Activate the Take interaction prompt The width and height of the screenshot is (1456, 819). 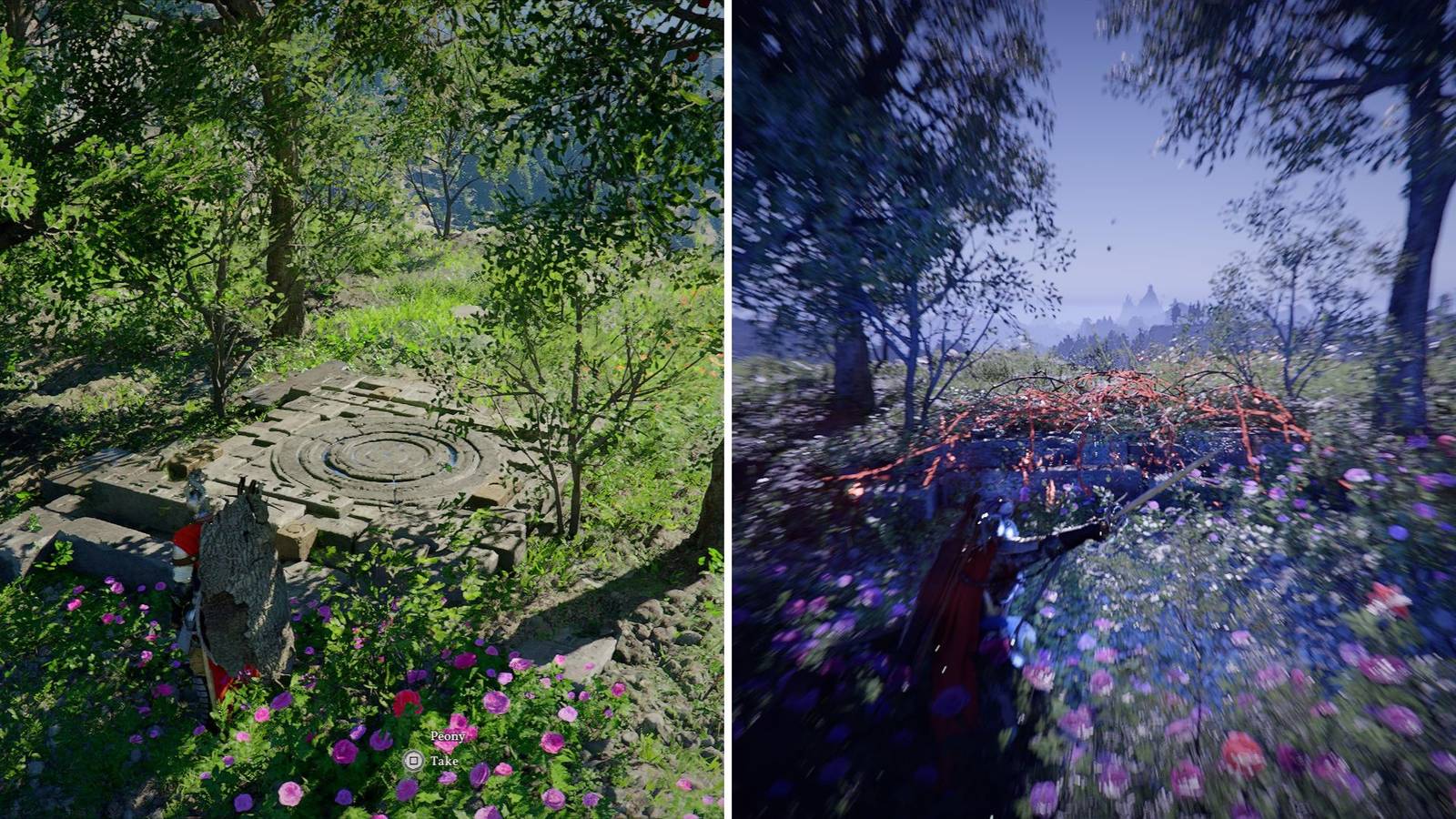[444, 760]
